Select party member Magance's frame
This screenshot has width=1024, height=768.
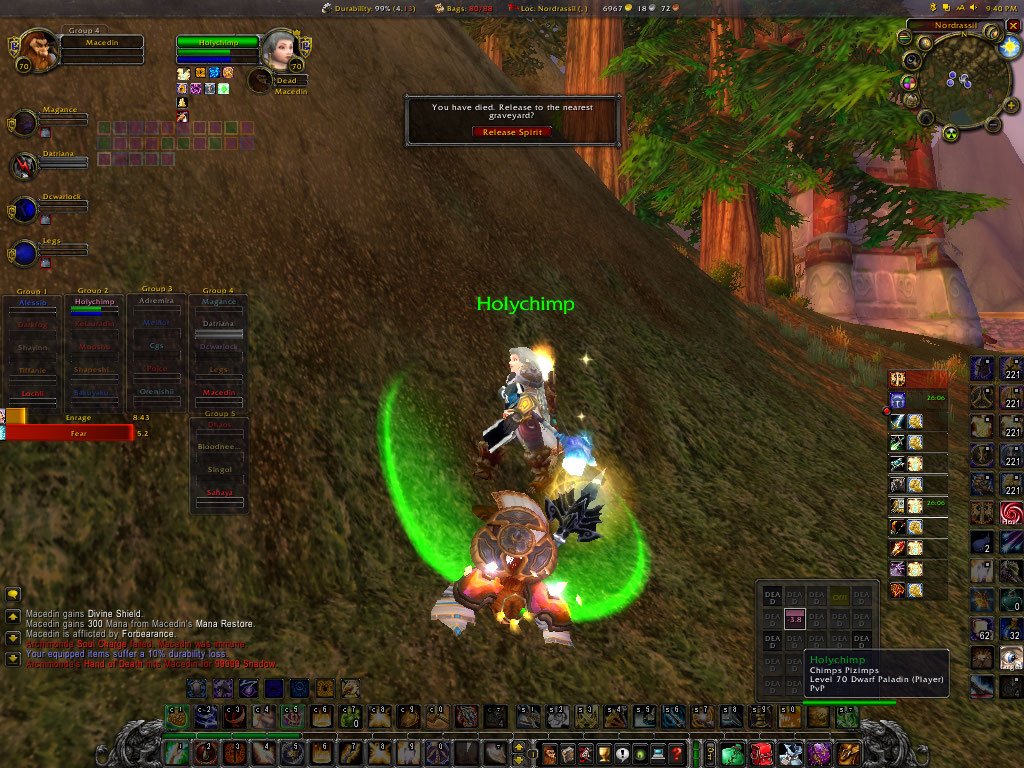click(x=24, y=123)
